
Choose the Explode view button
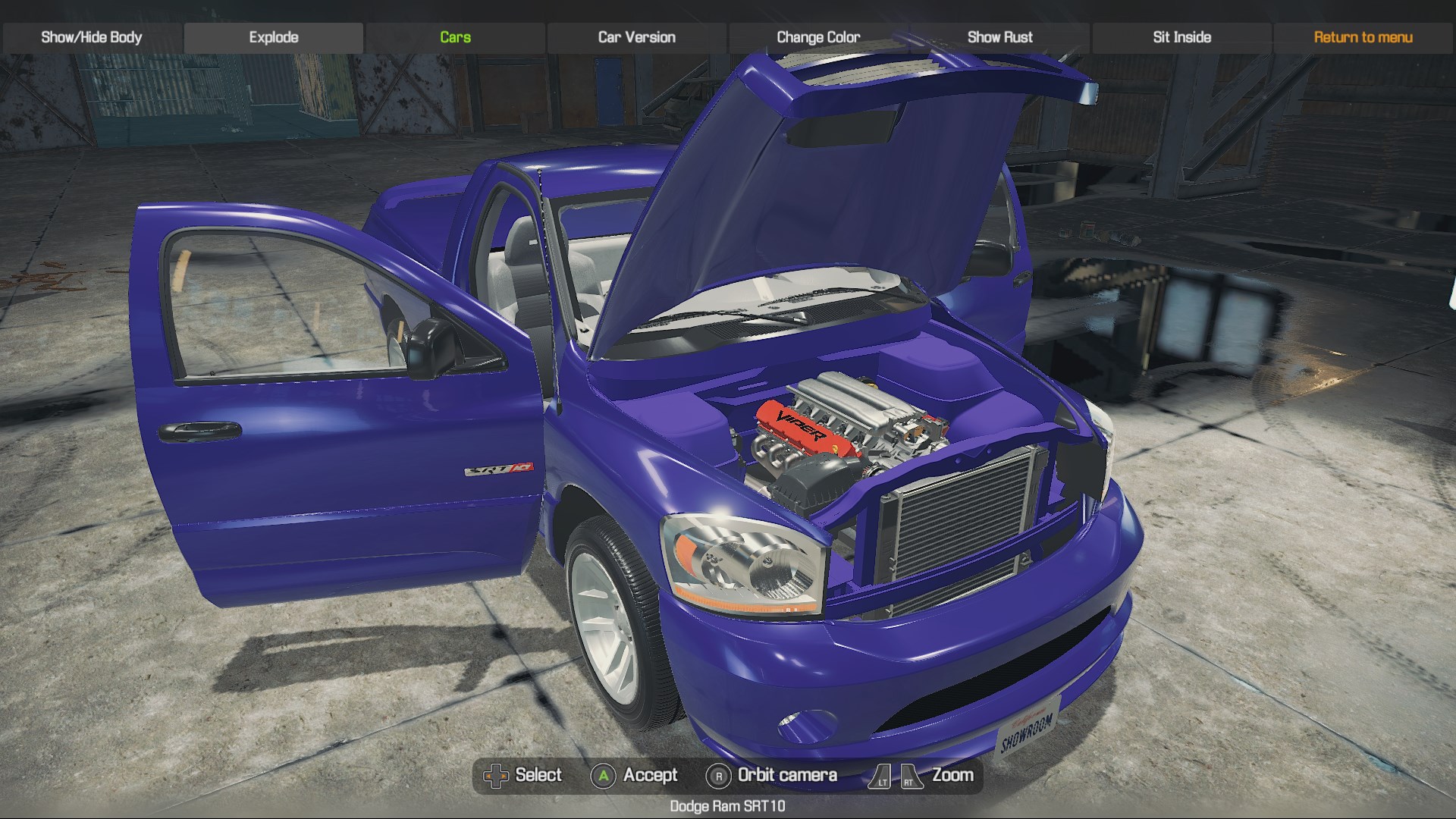(273, 37)
